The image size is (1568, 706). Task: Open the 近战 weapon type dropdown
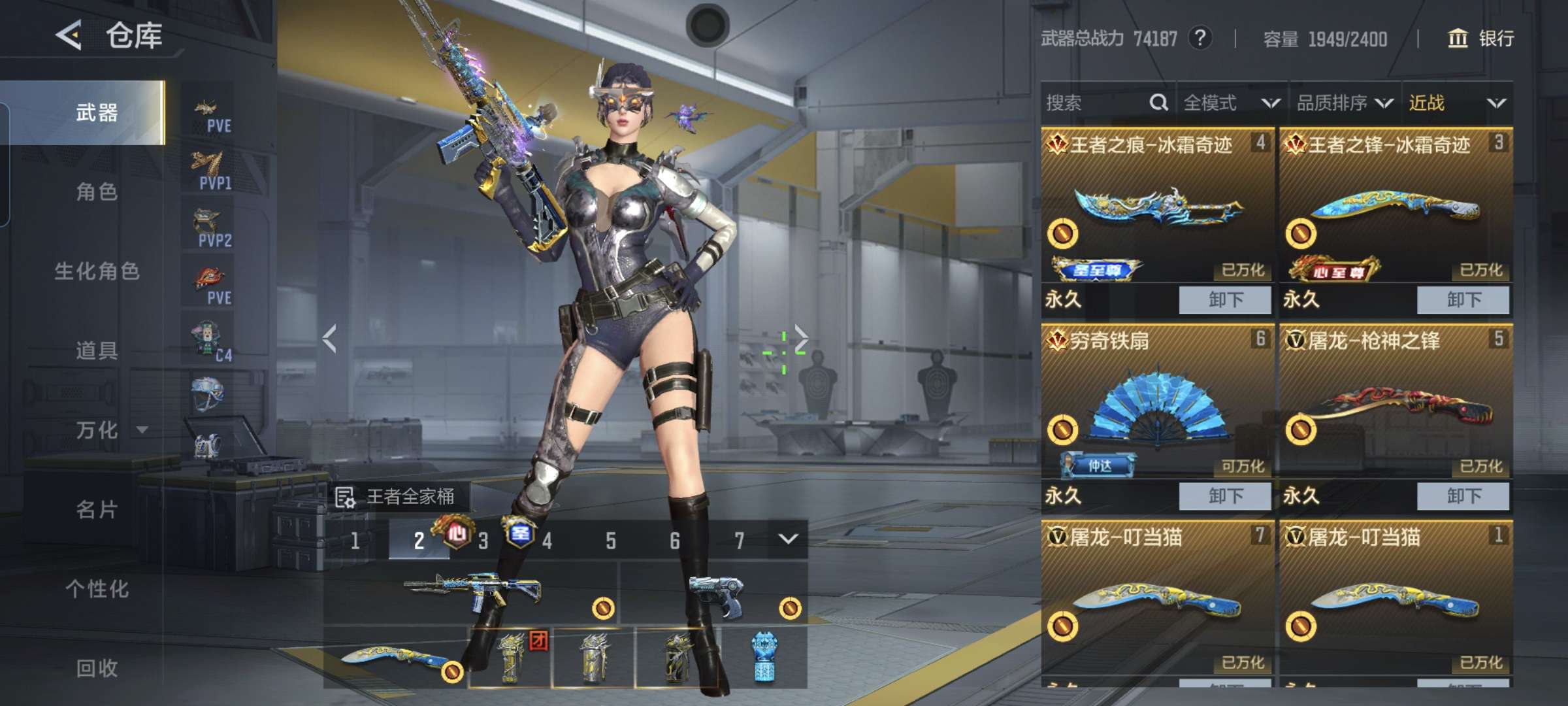1456,103
